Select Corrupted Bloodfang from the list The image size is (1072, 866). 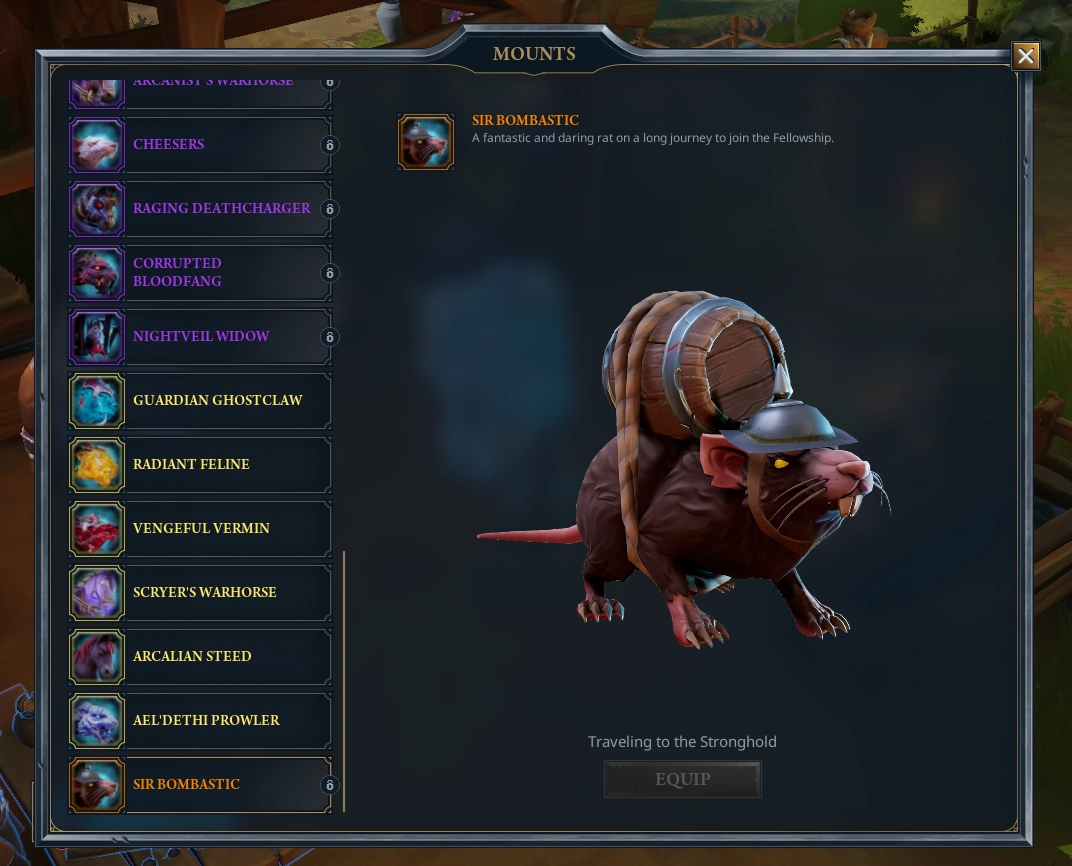click(x=200, y=273)
